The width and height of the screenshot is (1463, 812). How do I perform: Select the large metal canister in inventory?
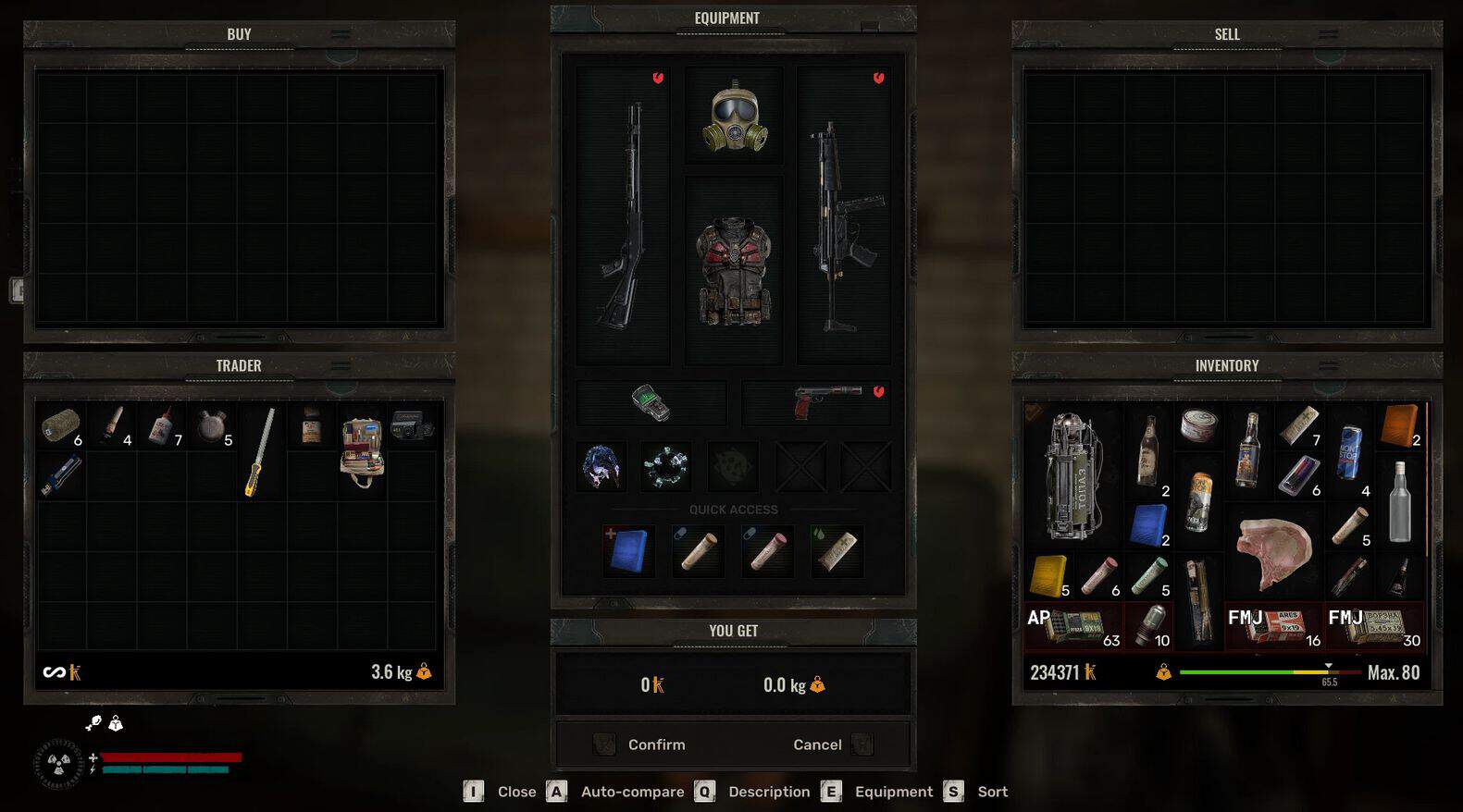(x=1072, y=475)
